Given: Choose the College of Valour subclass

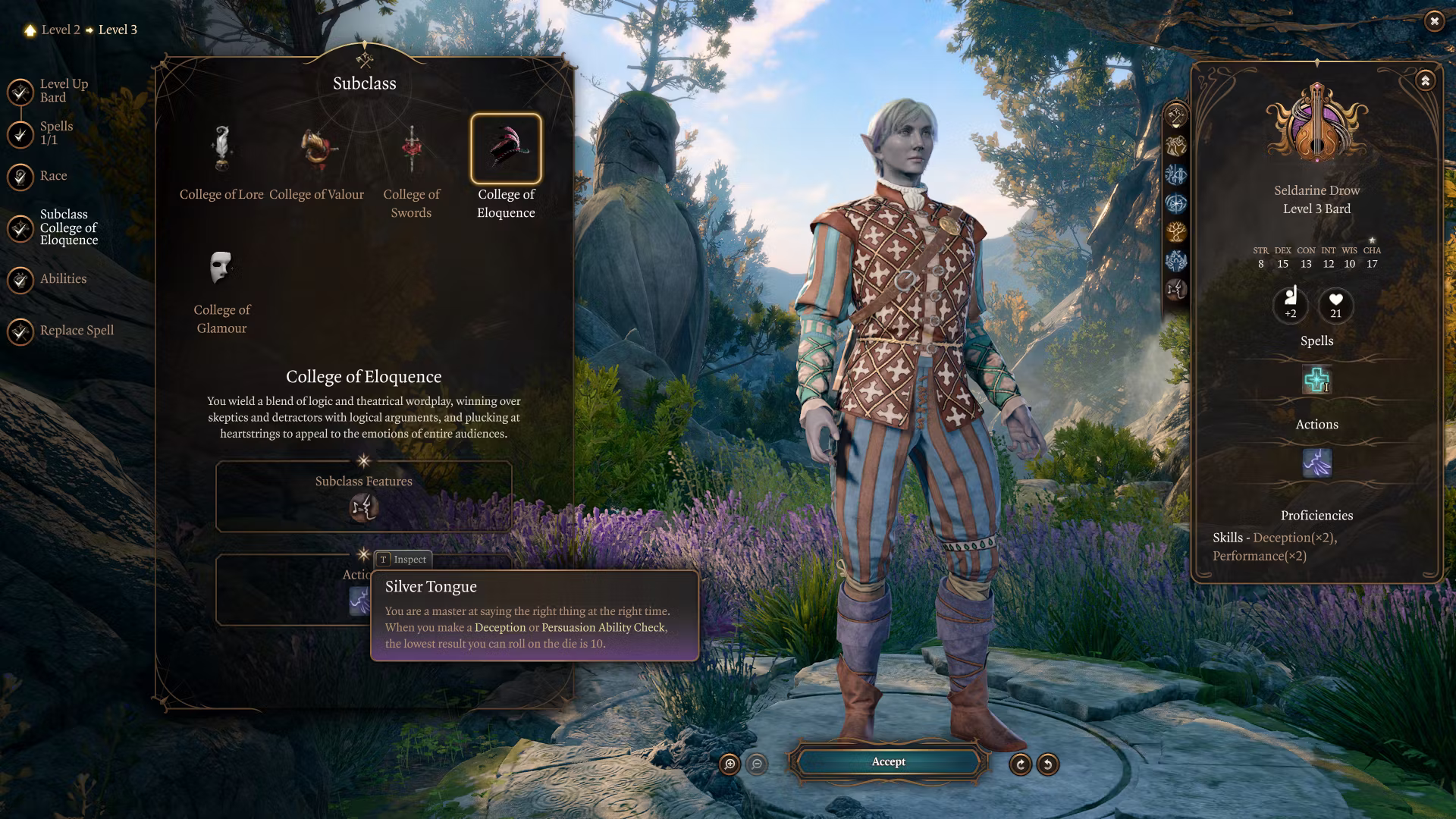Looking at the screenshot, I should tap(317, 149).
